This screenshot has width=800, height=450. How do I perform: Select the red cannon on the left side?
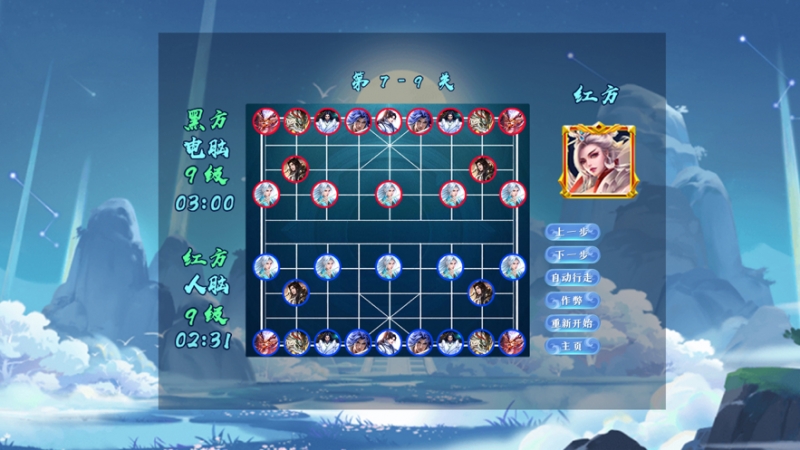pos(296,168)
